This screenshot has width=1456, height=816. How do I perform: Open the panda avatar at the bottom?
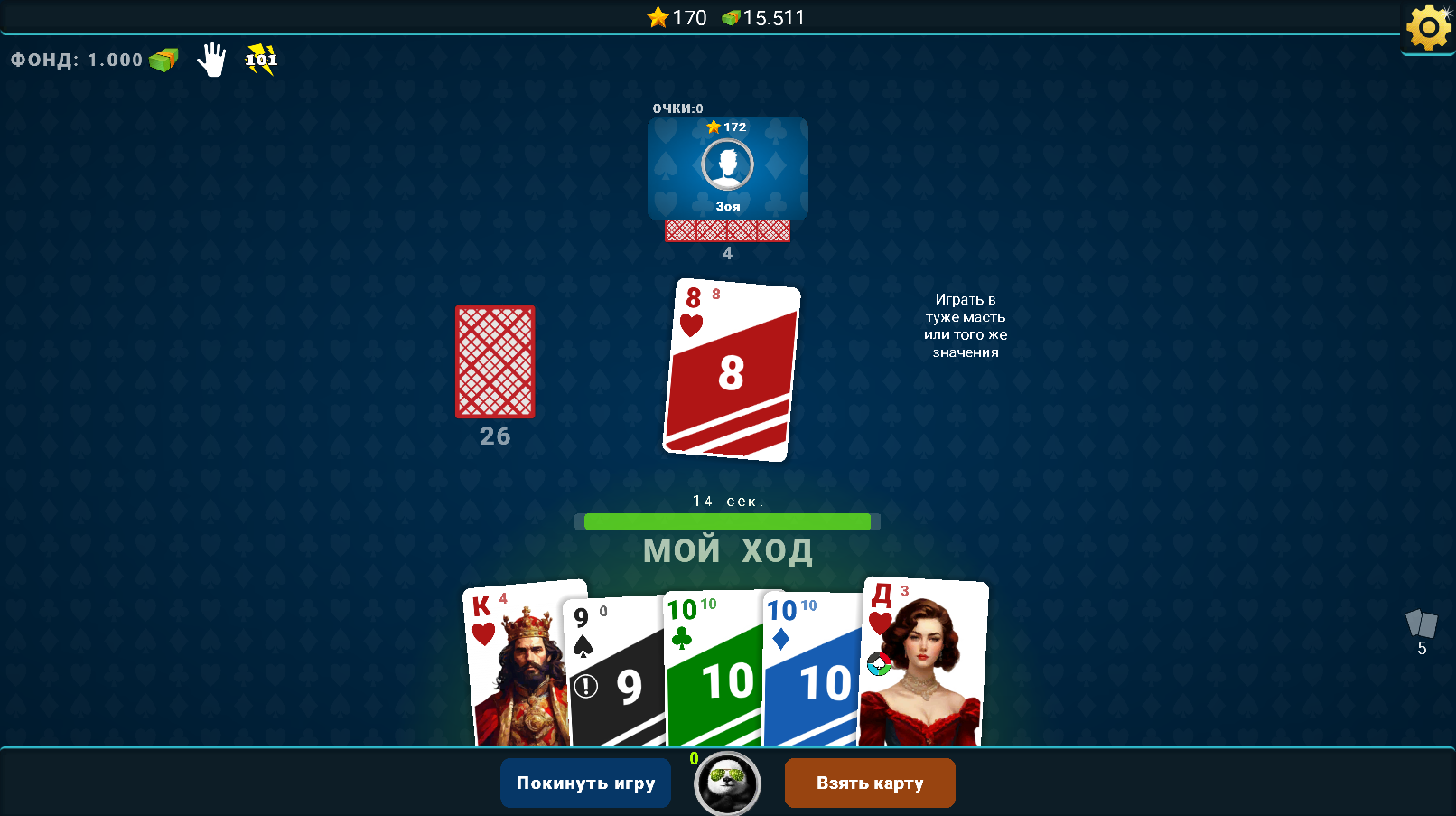tap(726, 783)
